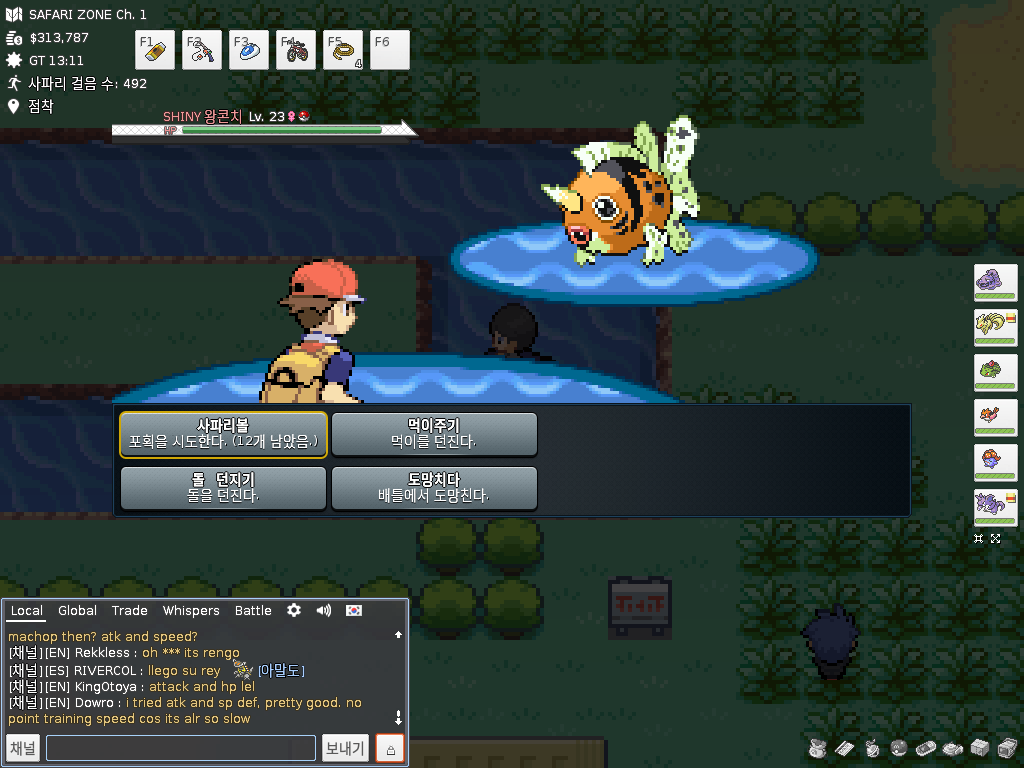
Task: Open chat settings gear icon
Action: 294,610
